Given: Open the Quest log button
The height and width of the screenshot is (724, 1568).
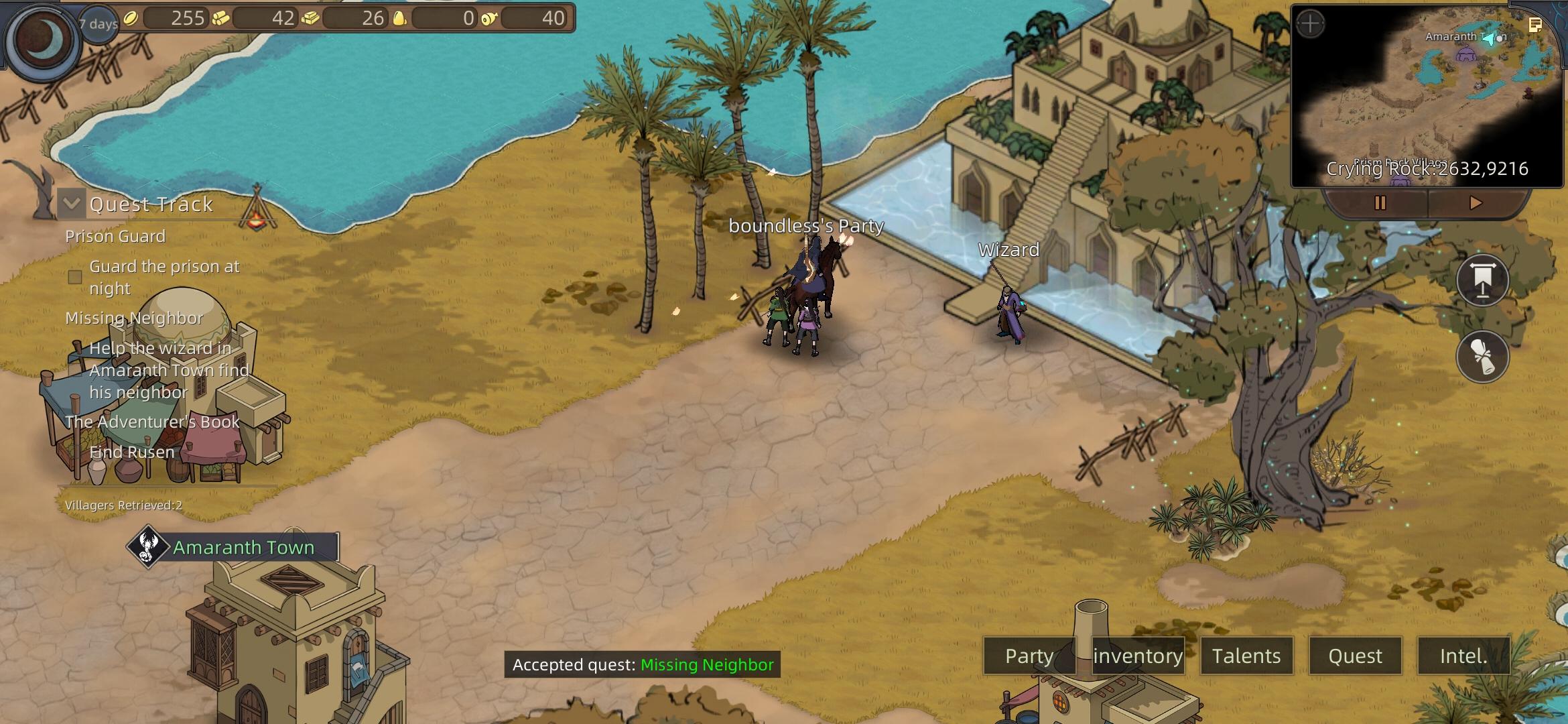Looking at the screenshot, I should pos(1355,656).
